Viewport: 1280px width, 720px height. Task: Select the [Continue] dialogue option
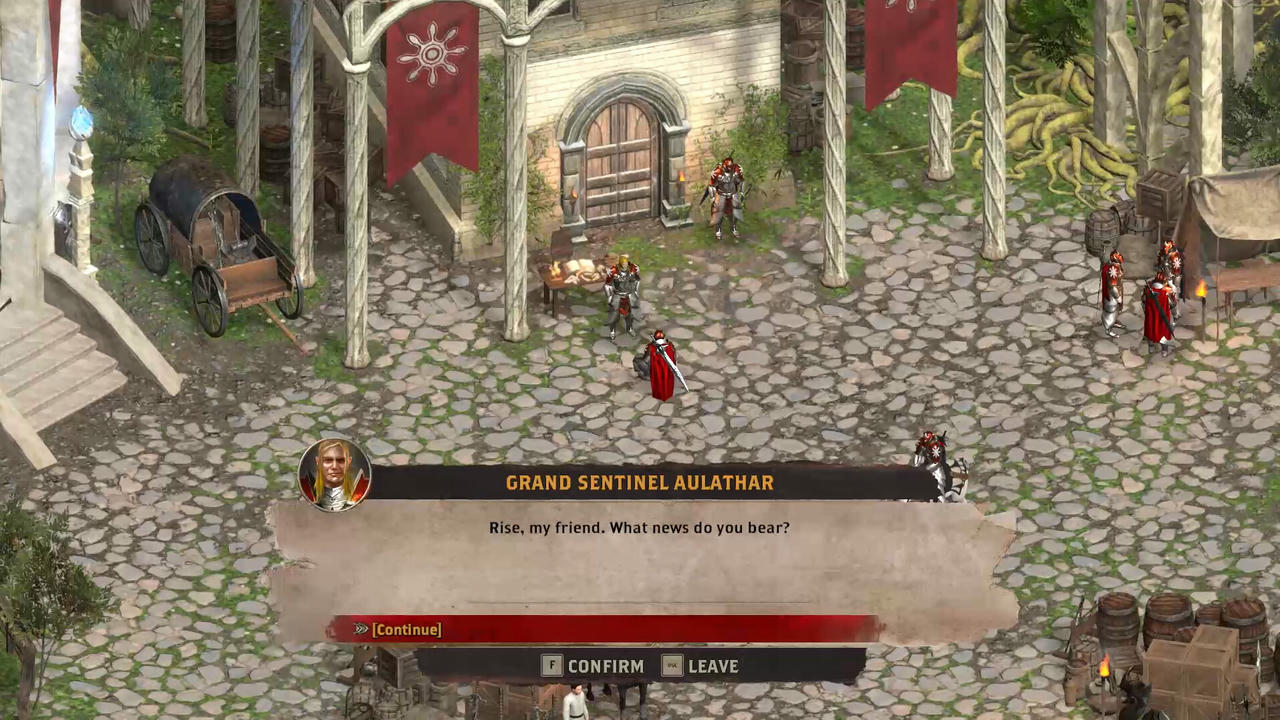coord(406,629)
